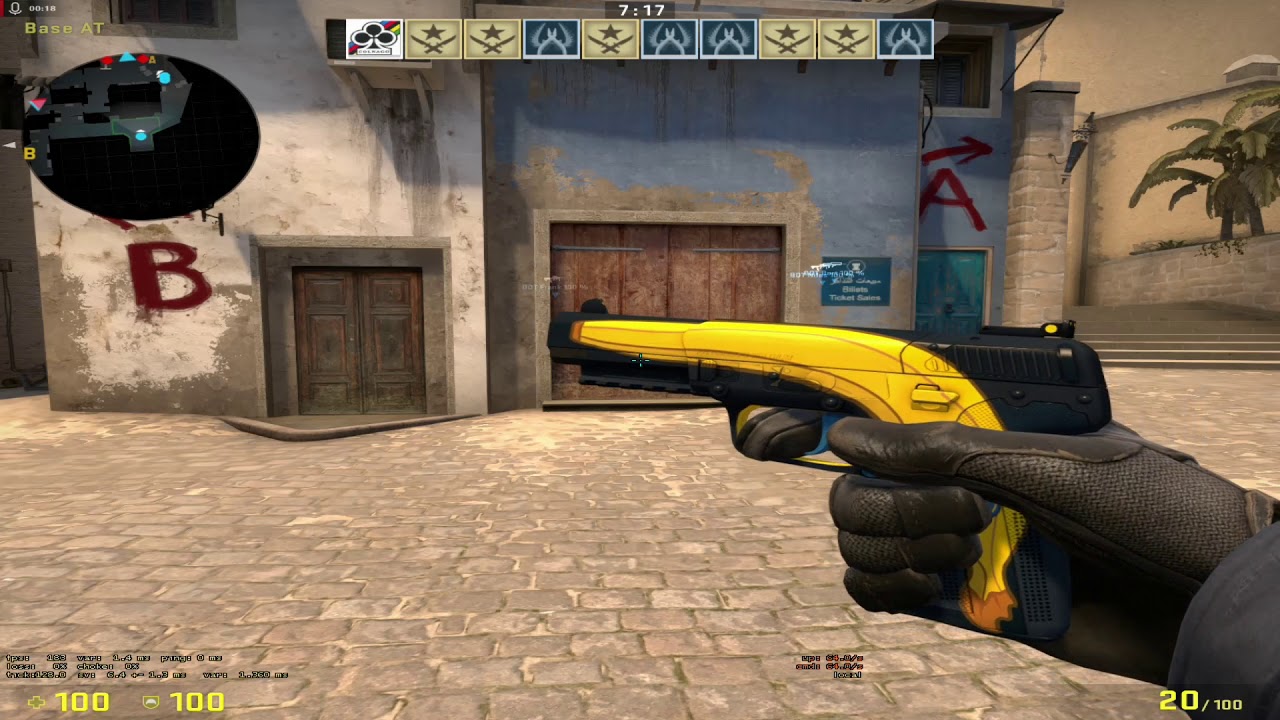Select the colorful club-logo player avatar
The width and height of the screenshot is (1280, 720).
point(374,39)
